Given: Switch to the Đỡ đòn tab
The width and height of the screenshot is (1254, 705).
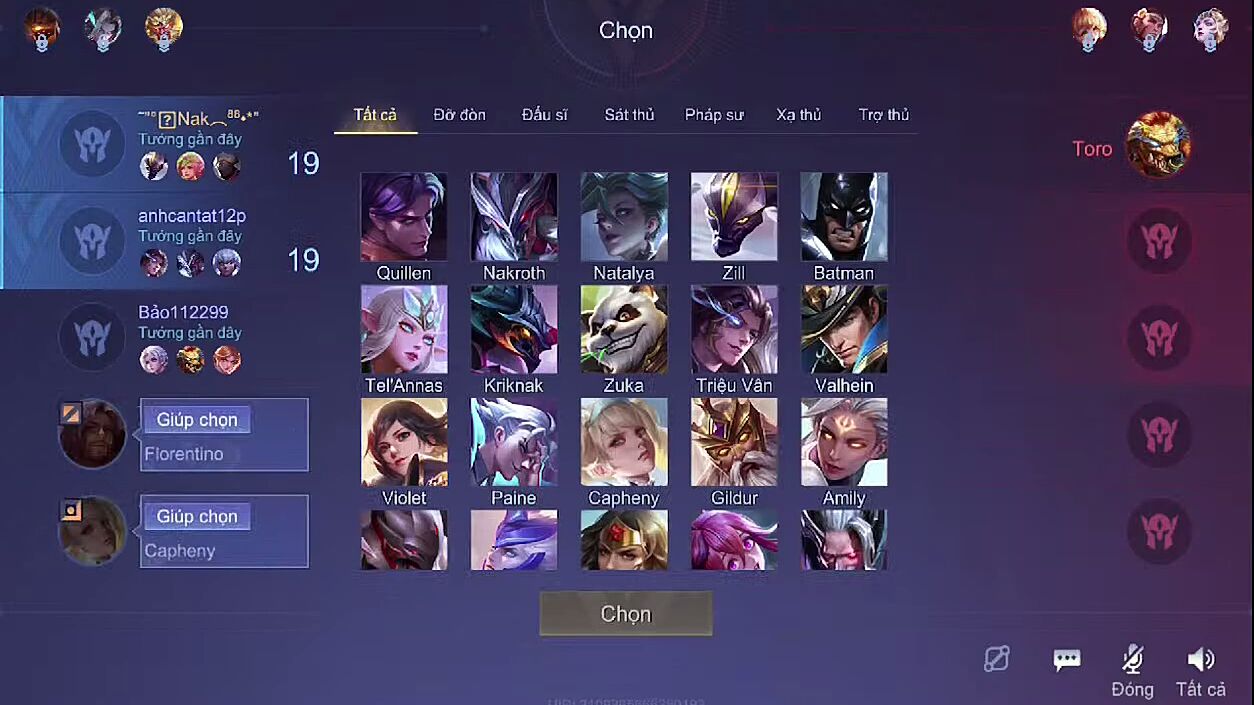Looking at the screenshot, I should click(x=459, y=115).
